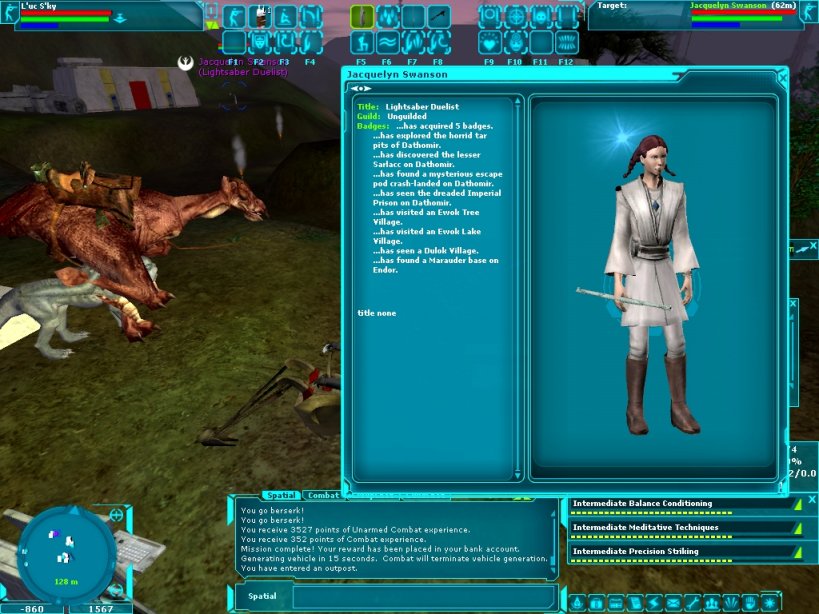Click the Spatial chat input field
819x614 pixels.
tap(420, 596)
